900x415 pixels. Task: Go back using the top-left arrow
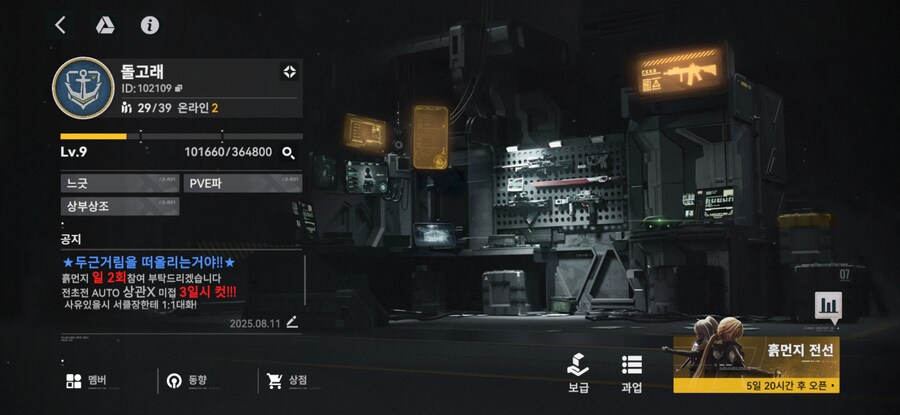tap(61, 25)
